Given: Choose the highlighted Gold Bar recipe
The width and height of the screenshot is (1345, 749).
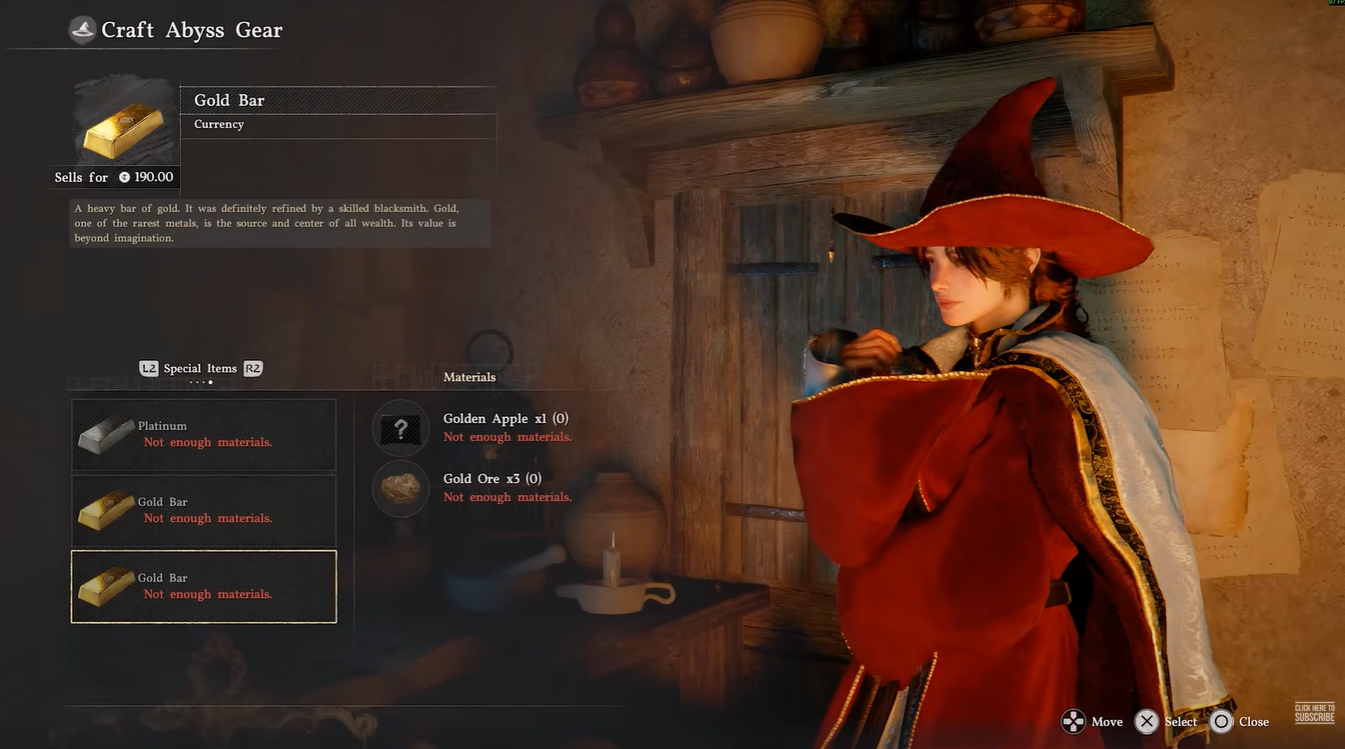Looking at the screenshot, I should pyautogui.click(x=204, y=587).
